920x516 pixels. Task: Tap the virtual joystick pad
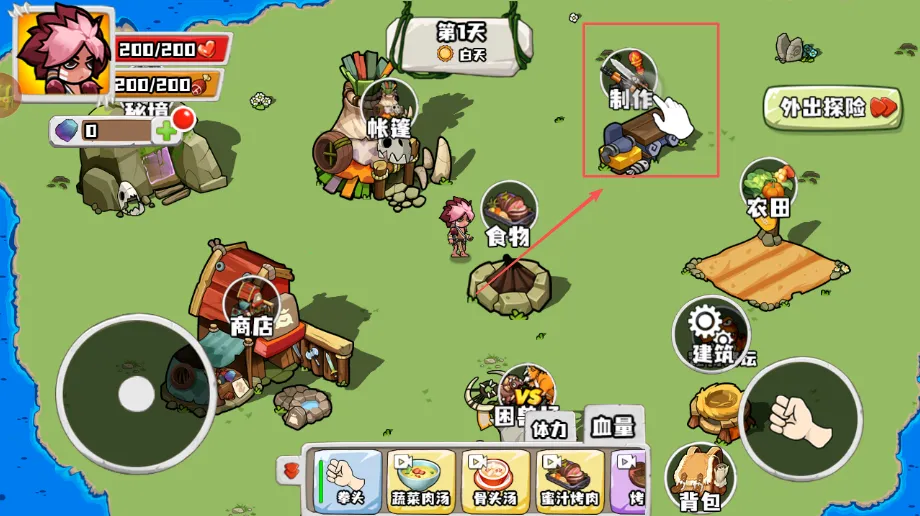135,394
